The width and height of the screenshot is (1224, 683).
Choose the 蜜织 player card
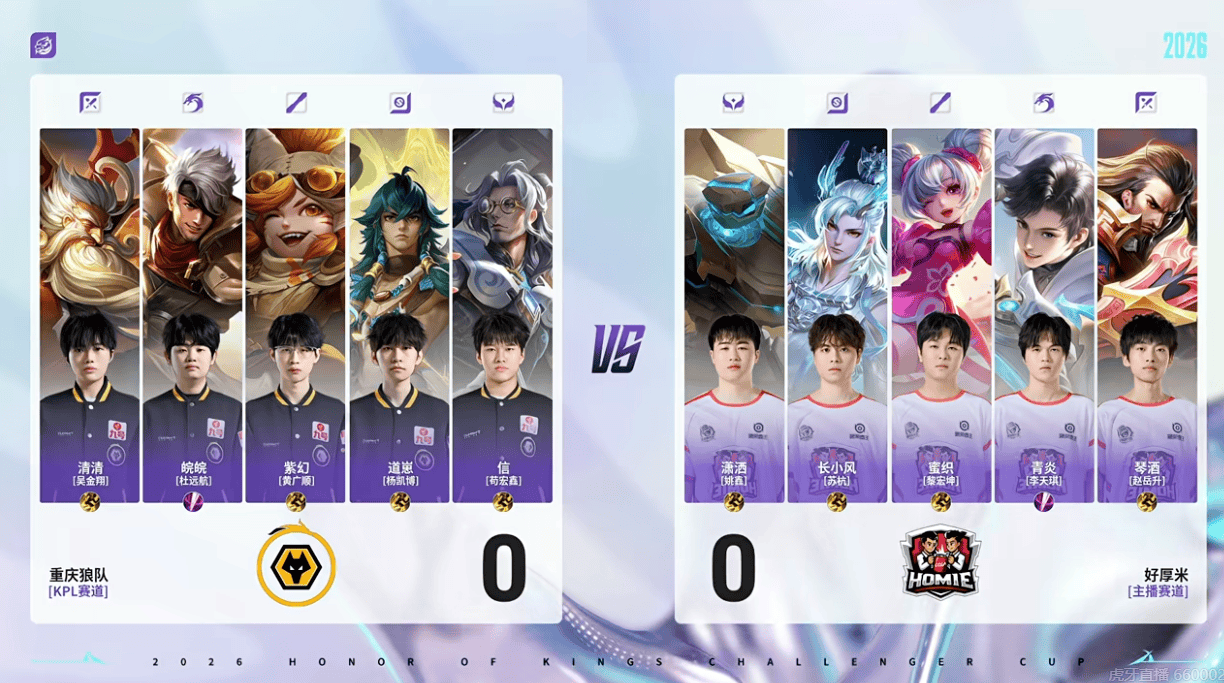pyautogui.click(x=941, y=315)
